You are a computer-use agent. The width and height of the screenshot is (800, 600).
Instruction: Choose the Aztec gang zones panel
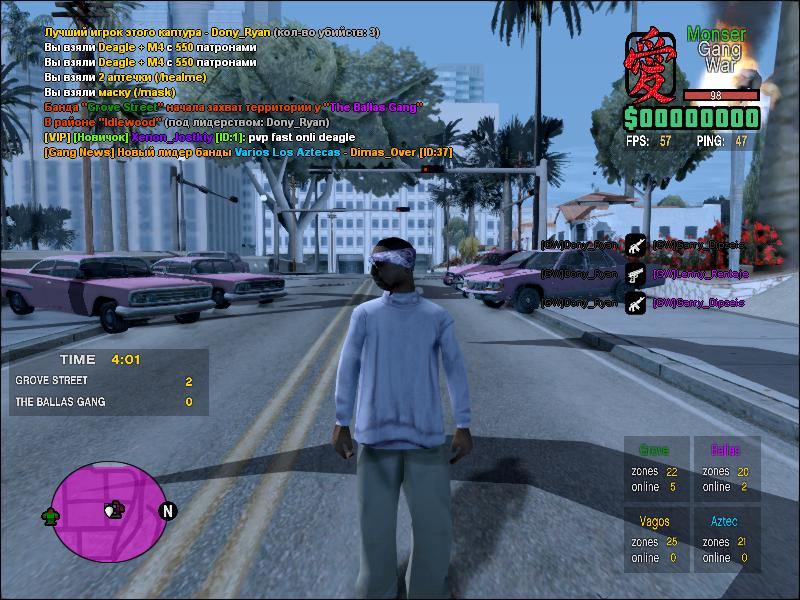[x=726, y=539]
